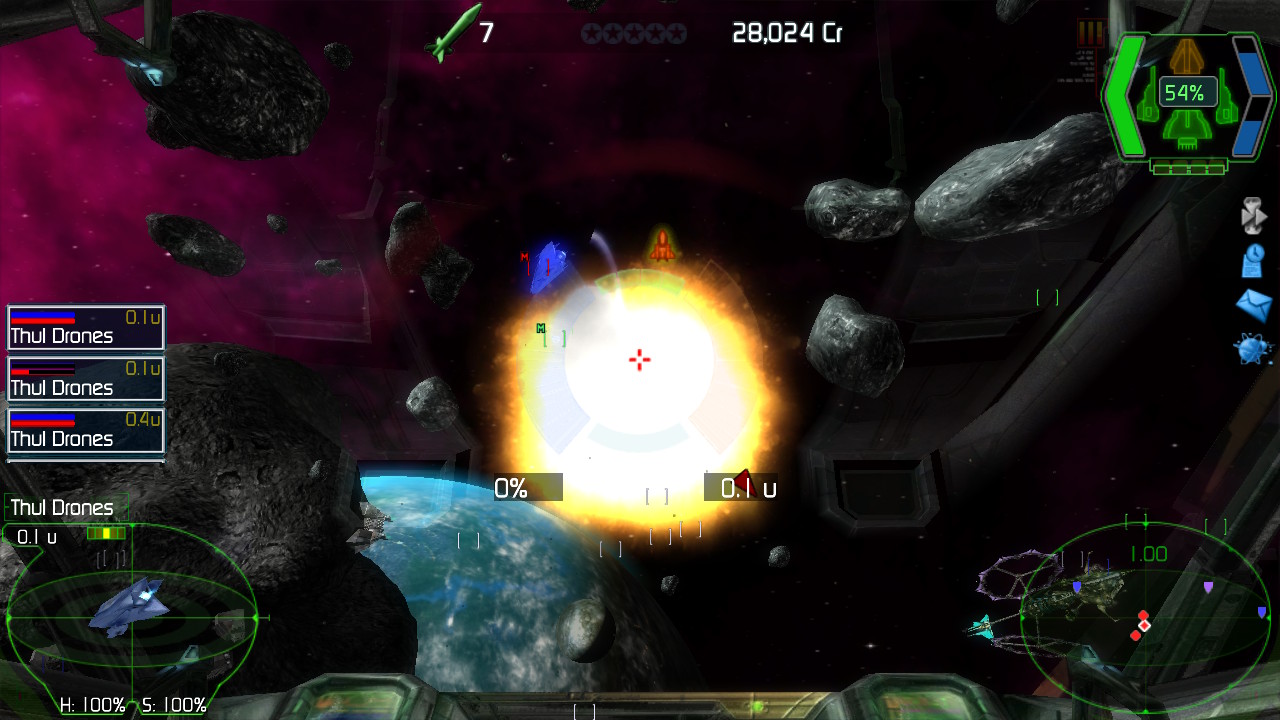Select the first Thul Drones target bar

coord(85,328)
